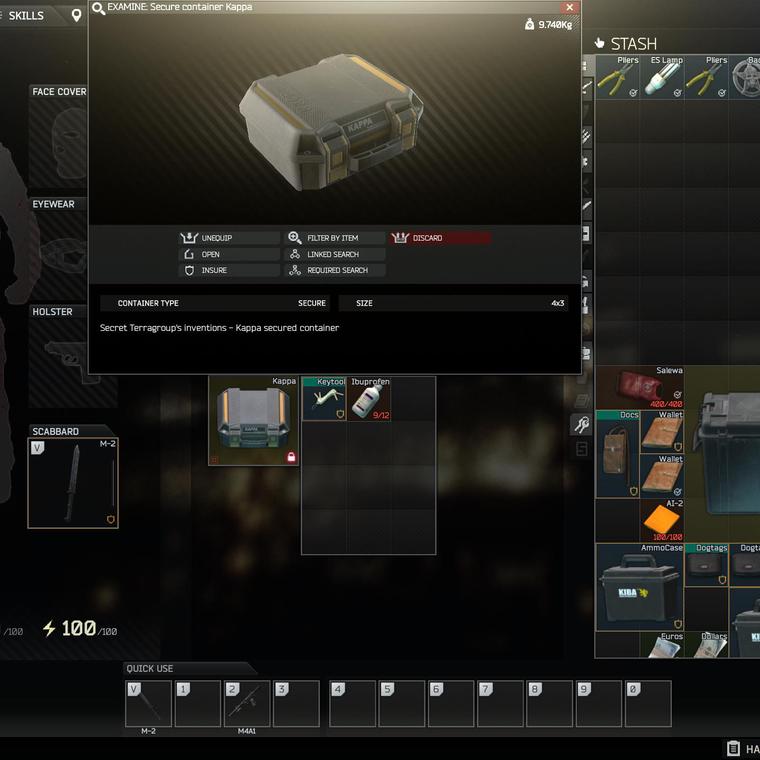Click the Docs case in stash
This screenshot has height=760, width=760.
click(x=618, y=455)
